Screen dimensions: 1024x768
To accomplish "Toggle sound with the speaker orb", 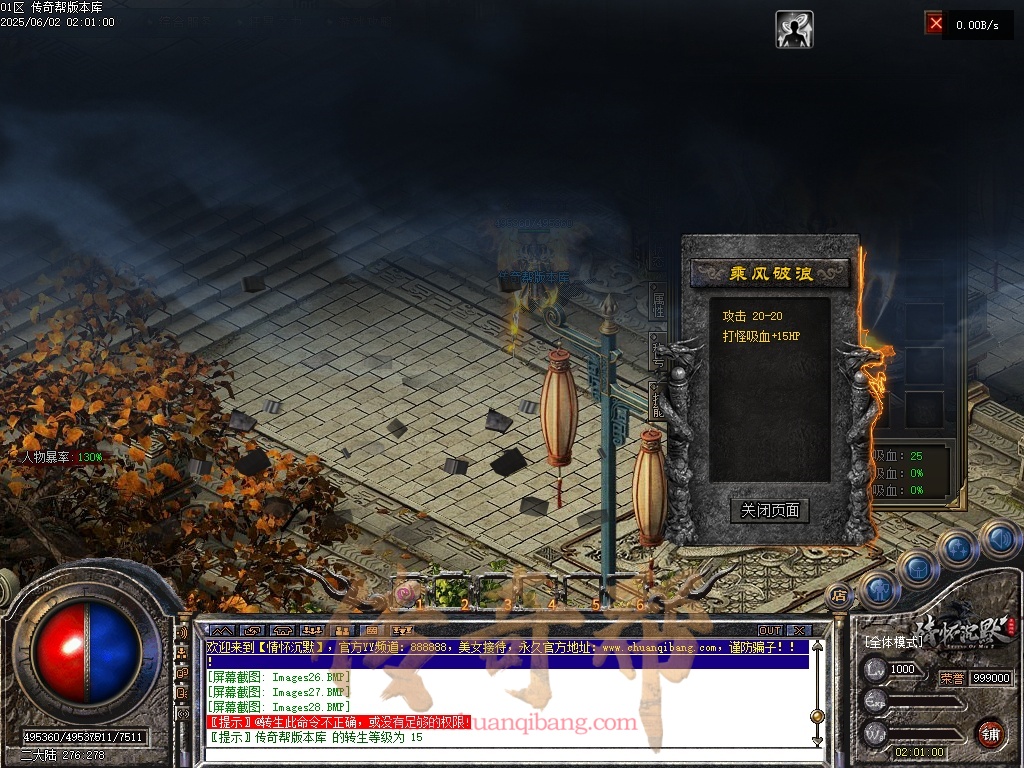I will (x=999, y=539).
